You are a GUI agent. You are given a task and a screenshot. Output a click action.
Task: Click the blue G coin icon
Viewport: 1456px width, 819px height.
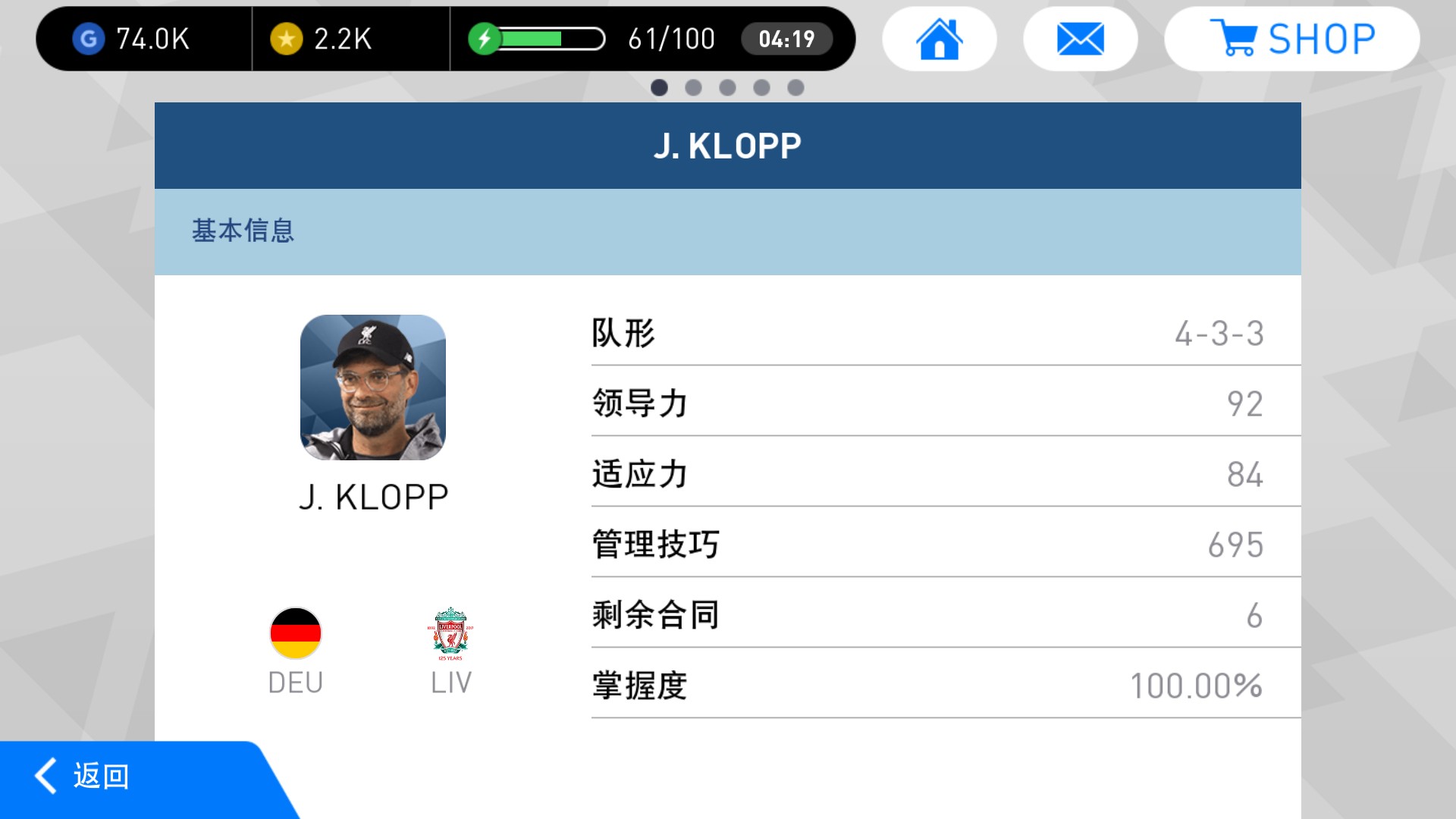pos(89,38)
